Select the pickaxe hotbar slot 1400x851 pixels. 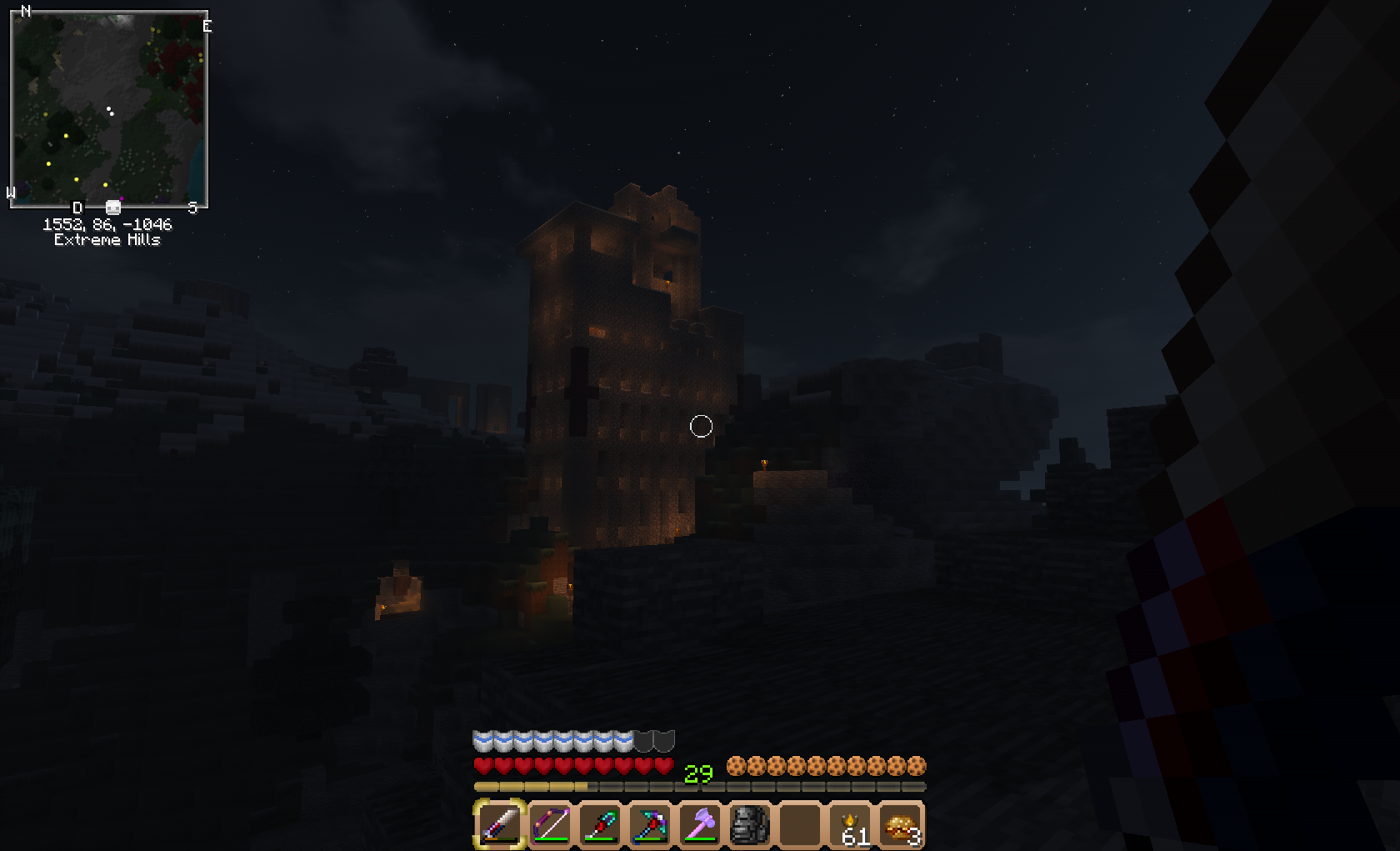click(650, 824)
